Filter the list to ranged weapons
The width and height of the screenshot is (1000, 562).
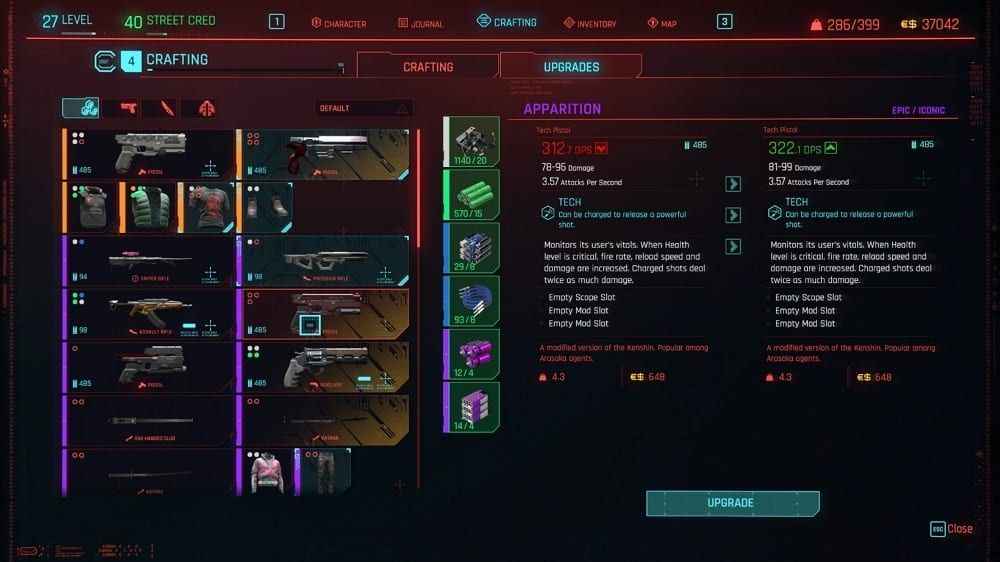click(x=129, y=108)
